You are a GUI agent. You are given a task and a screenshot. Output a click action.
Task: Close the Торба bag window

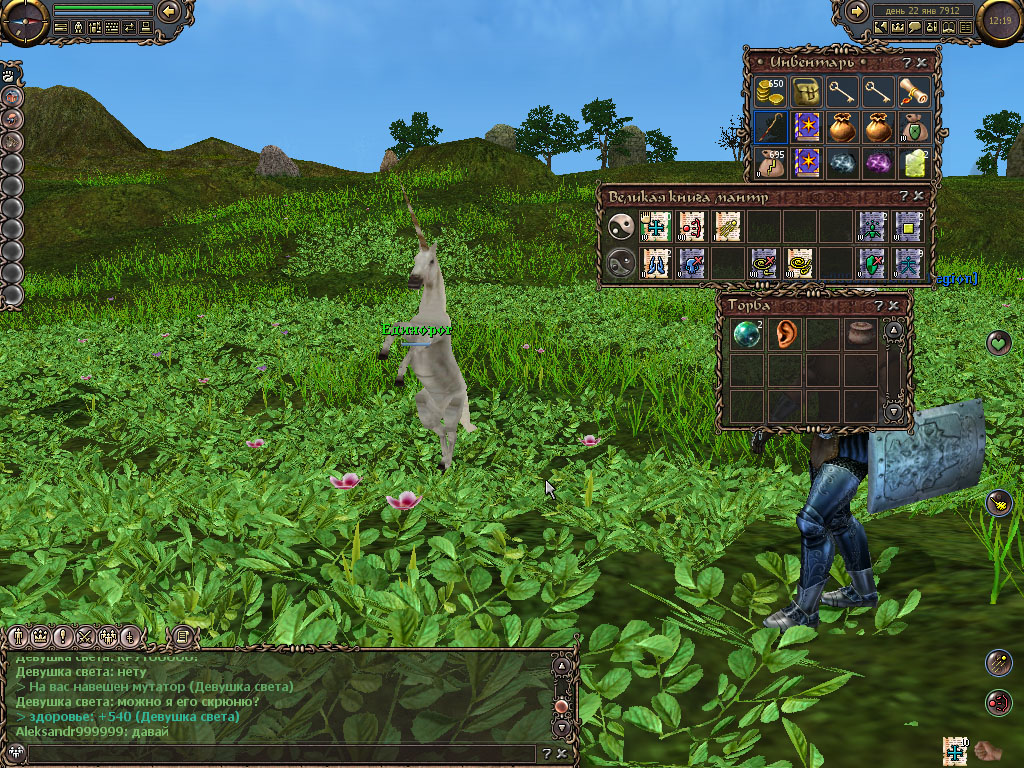pyautogui.click(x=893, y=304)
